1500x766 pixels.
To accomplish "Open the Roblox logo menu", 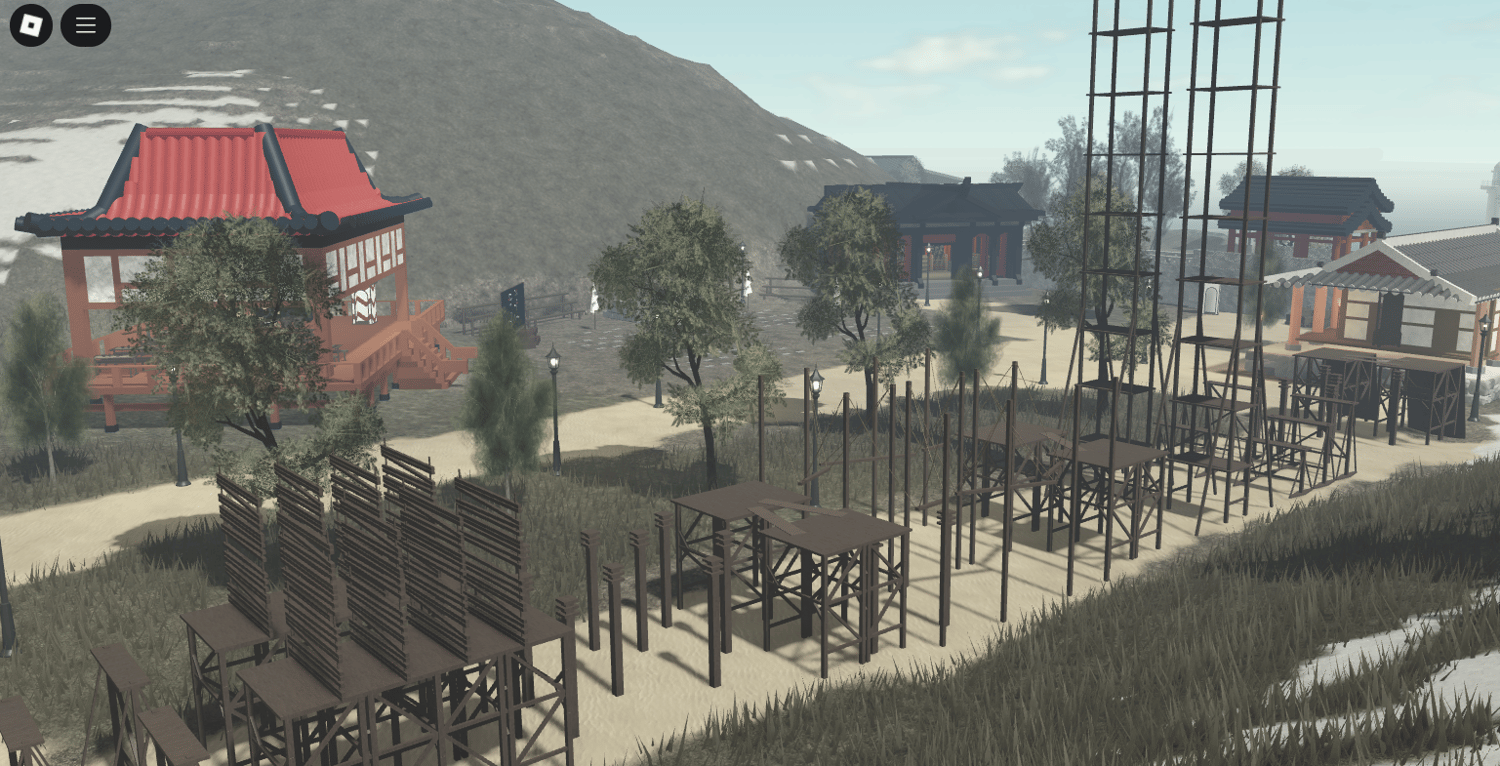I will coord(31,25).
